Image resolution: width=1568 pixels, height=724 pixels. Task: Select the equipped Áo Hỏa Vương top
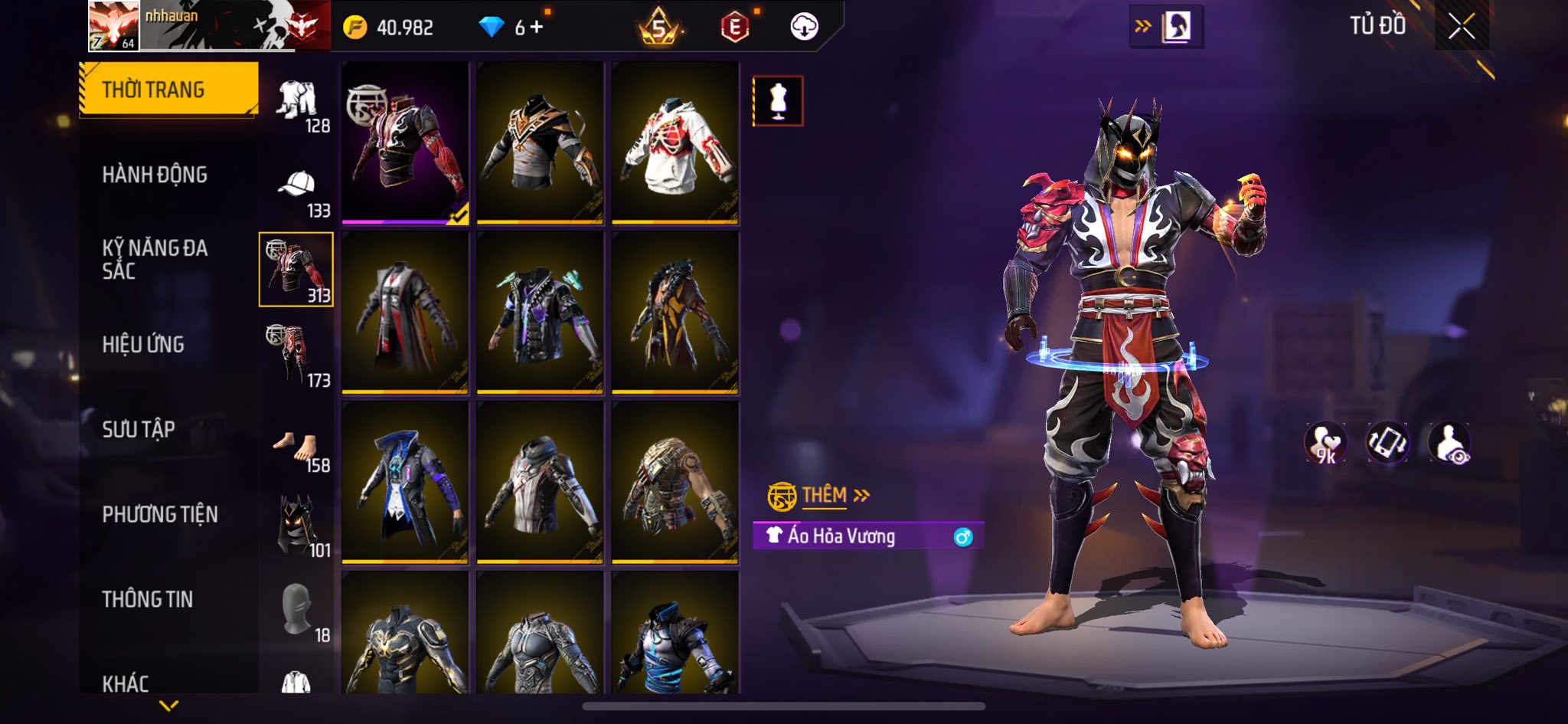click(x=405, y=143)
